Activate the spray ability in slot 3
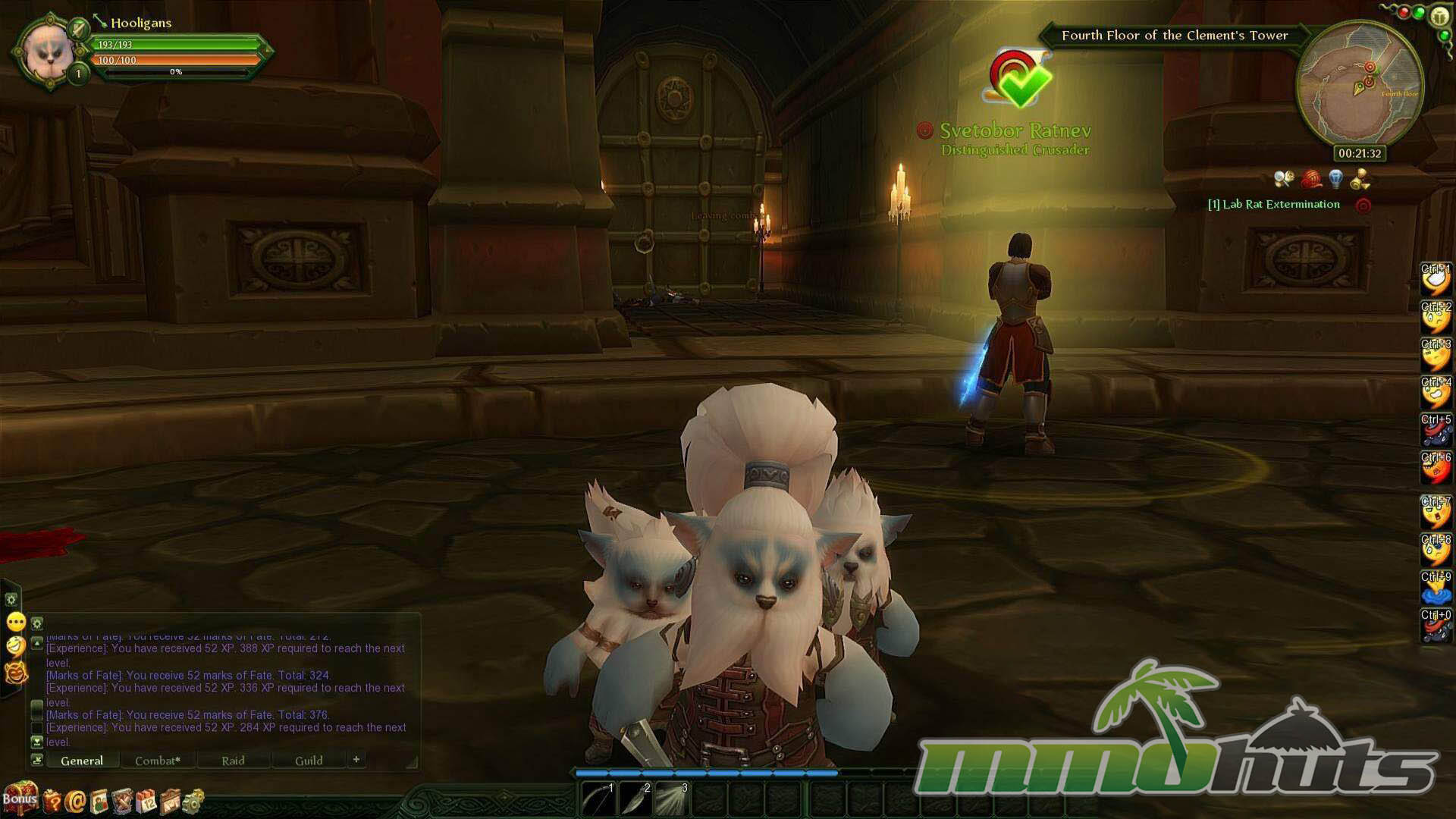The image size is (1456, 819). (673, 799)
